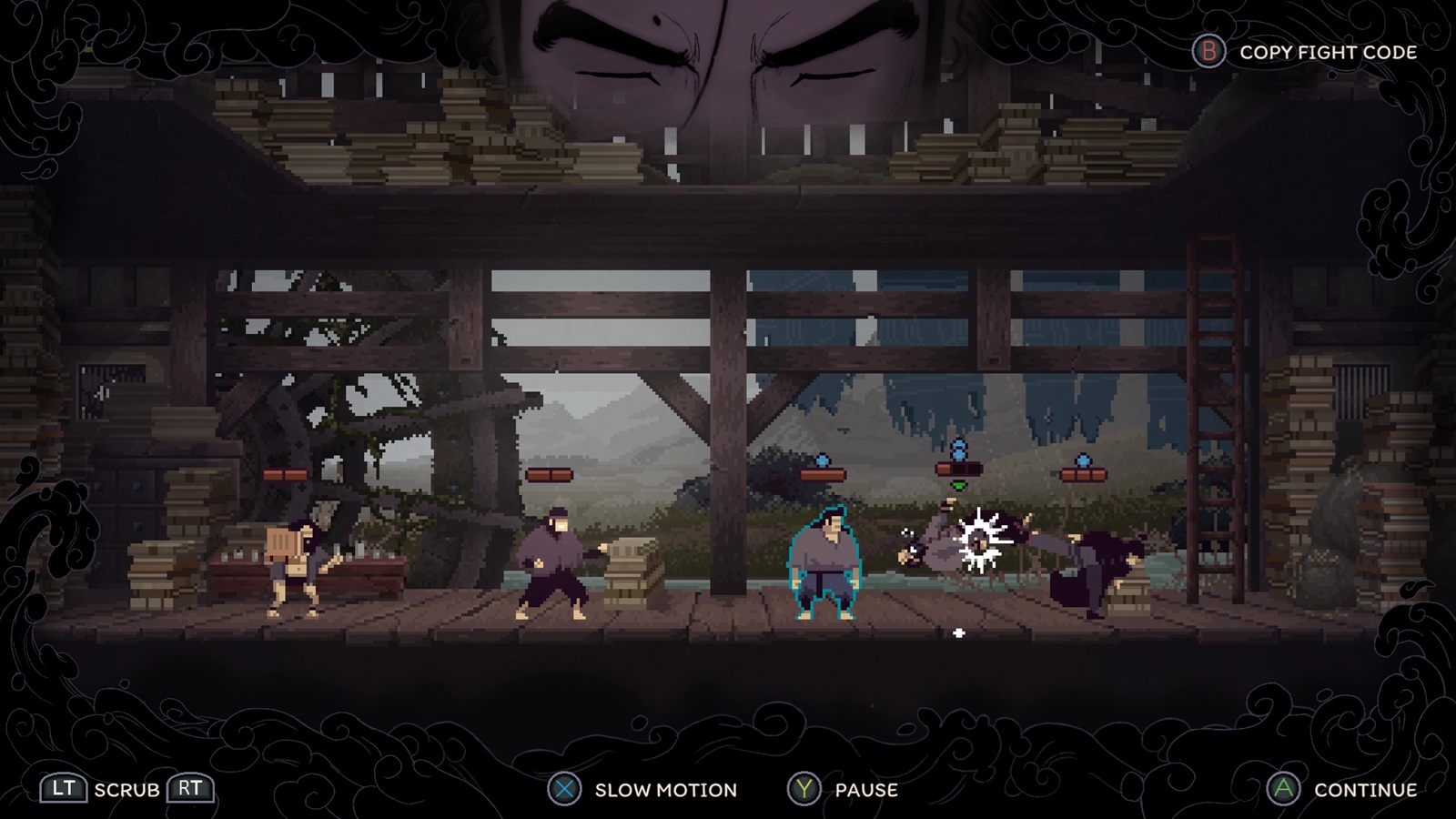Select the Scrub replay control
The width and height of the screenshot is (1456, 819).
pos(126,789)
